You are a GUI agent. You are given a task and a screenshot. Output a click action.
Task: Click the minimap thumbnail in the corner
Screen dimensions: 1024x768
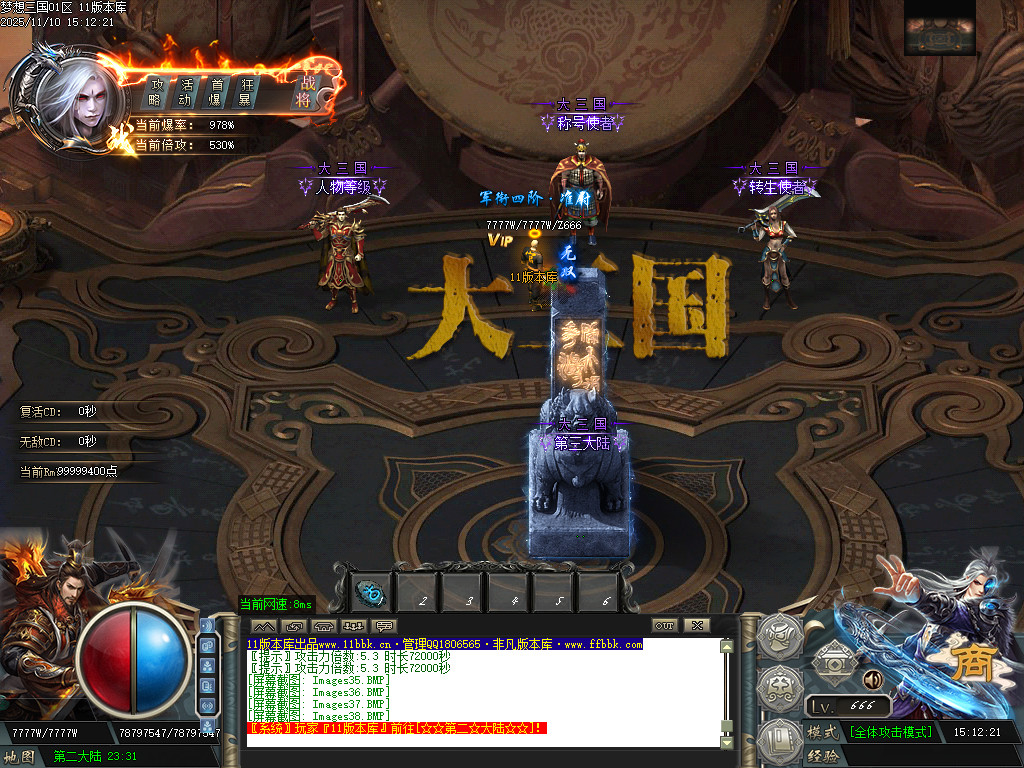pos(938,37)
